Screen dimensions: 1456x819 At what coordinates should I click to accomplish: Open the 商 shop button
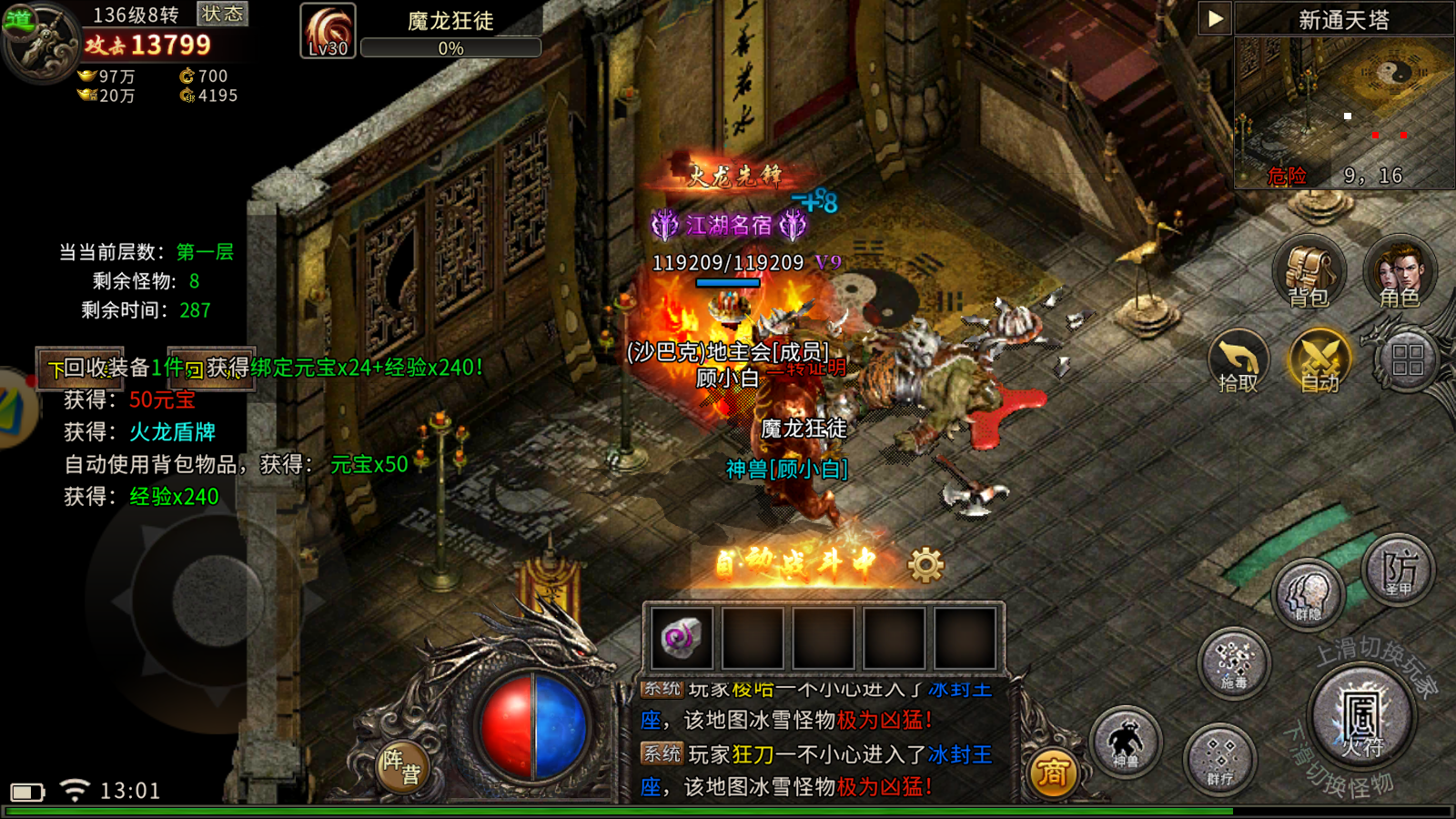[x=1053, y=773]
